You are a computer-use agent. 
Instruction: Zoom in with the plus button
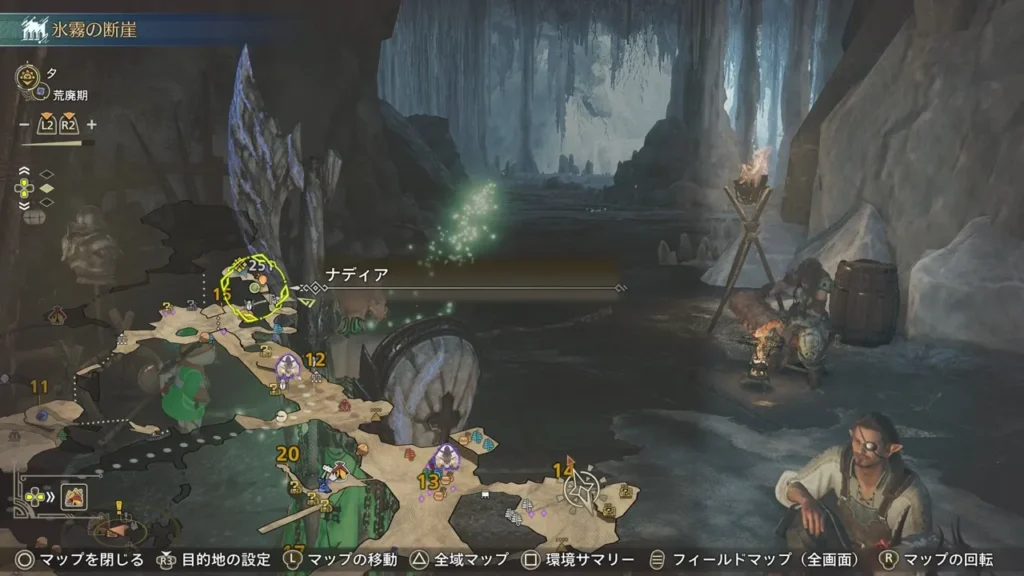[x=92, y=125]
